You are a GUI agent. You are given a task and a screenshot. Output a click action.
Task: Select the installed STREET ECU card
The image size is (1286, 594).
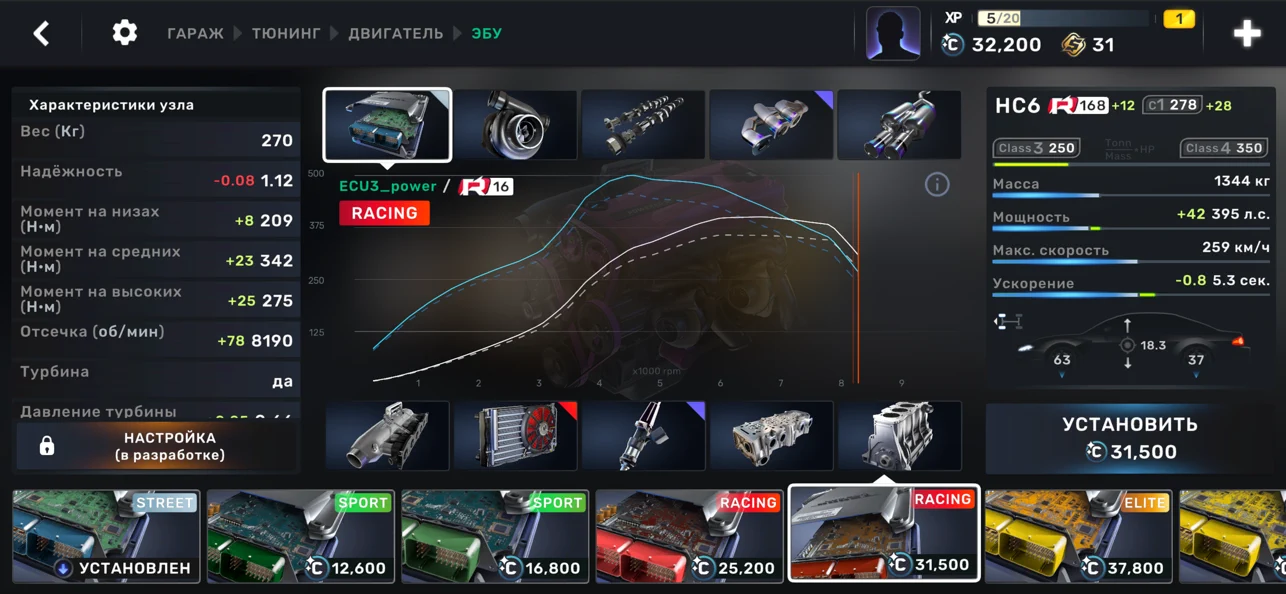[106, 536]
